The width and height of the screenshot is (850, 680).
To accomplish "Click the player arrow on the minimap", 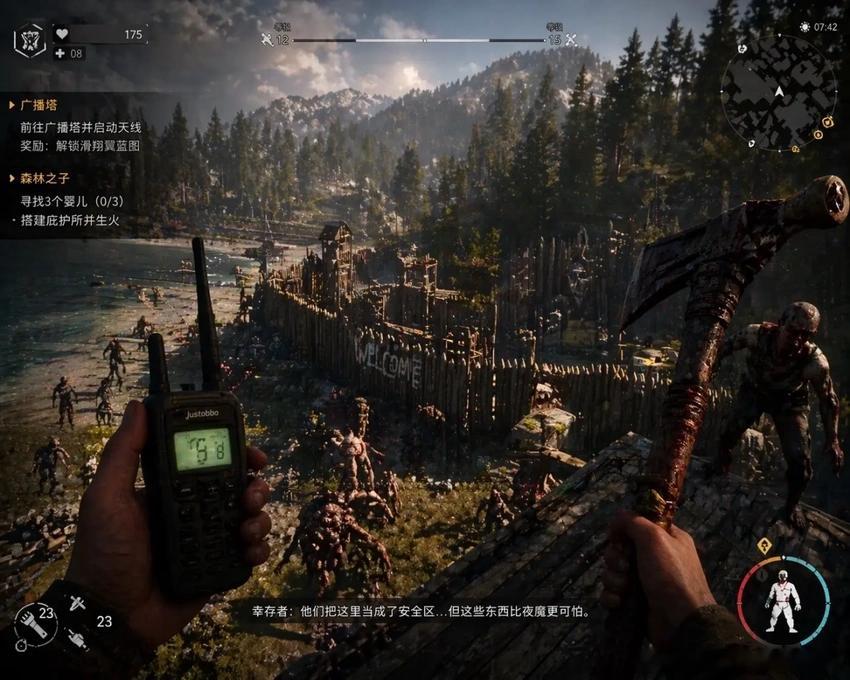I will click(x=779, y=91).
